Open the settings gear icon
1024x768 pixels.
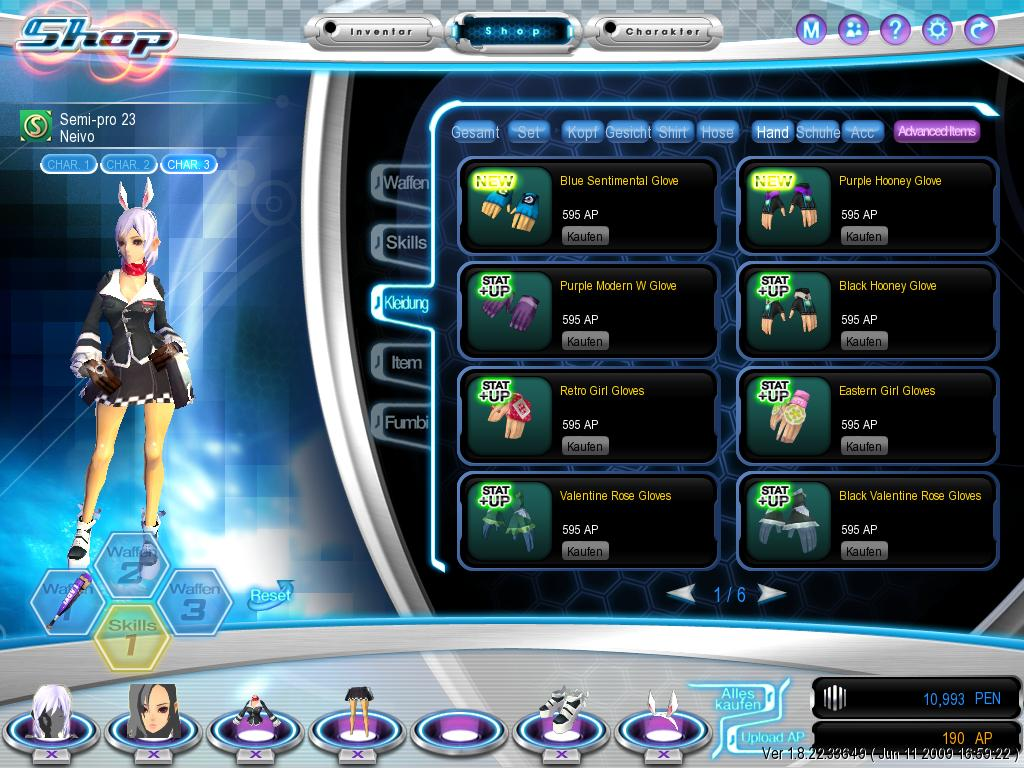click(x=937, y=30)
